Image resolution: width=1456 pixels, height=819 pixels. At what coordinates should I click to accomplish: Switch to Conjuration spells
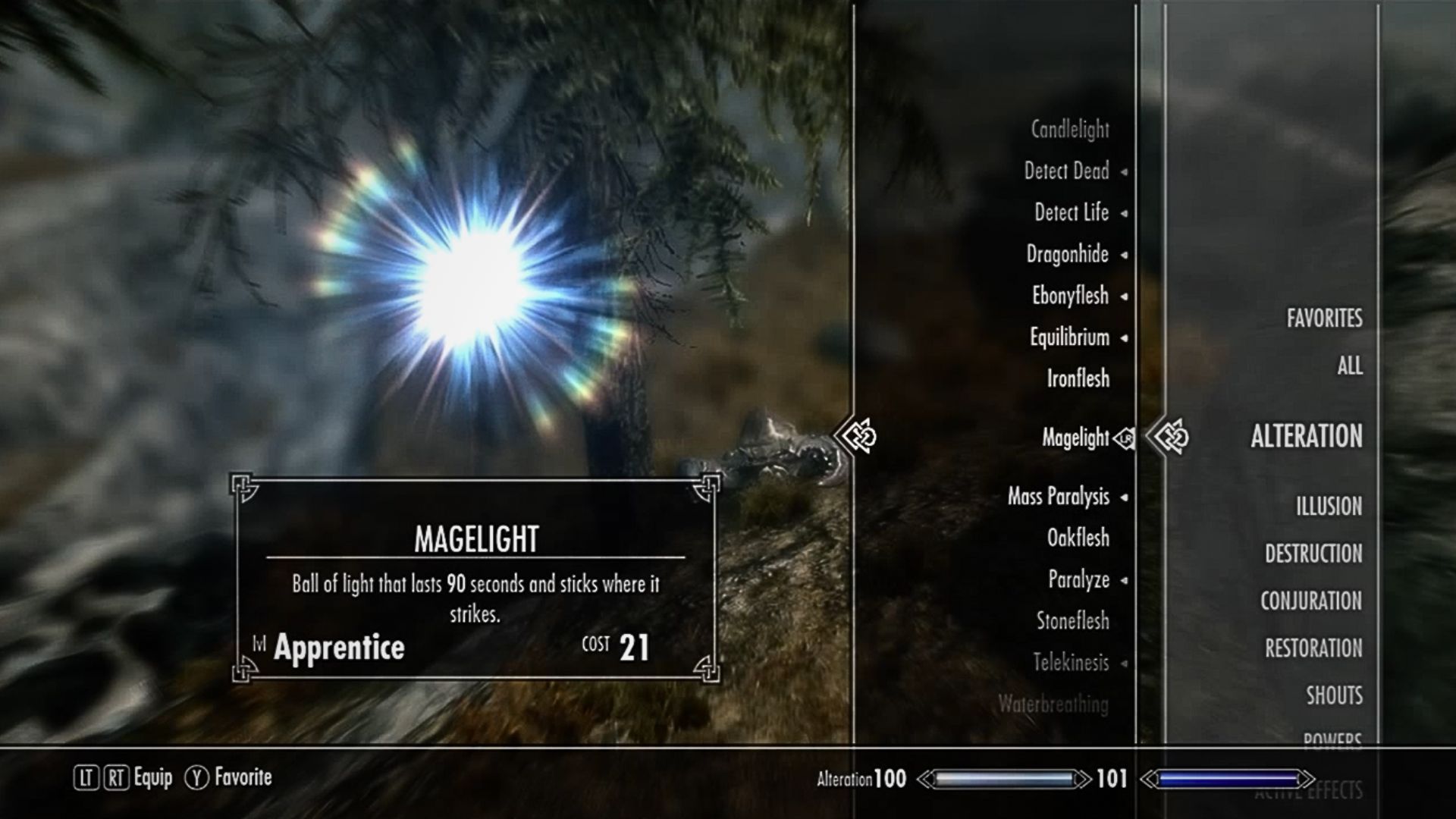tap(1311, 601)
